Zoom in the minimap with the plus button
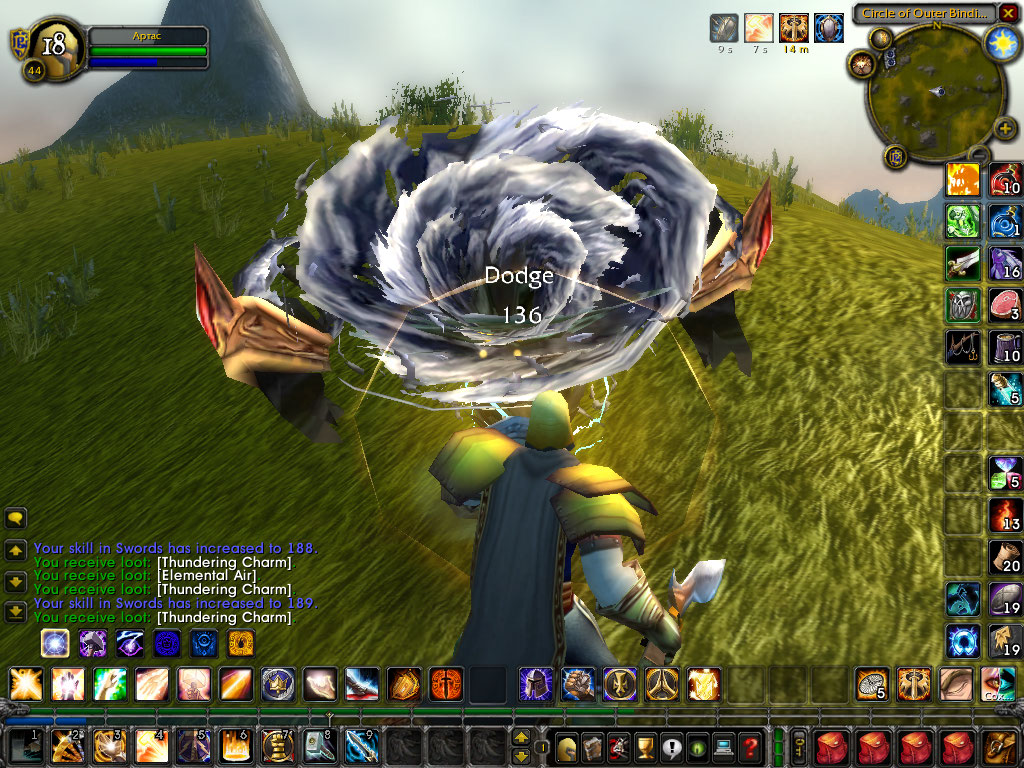 tap(1003, 129)
